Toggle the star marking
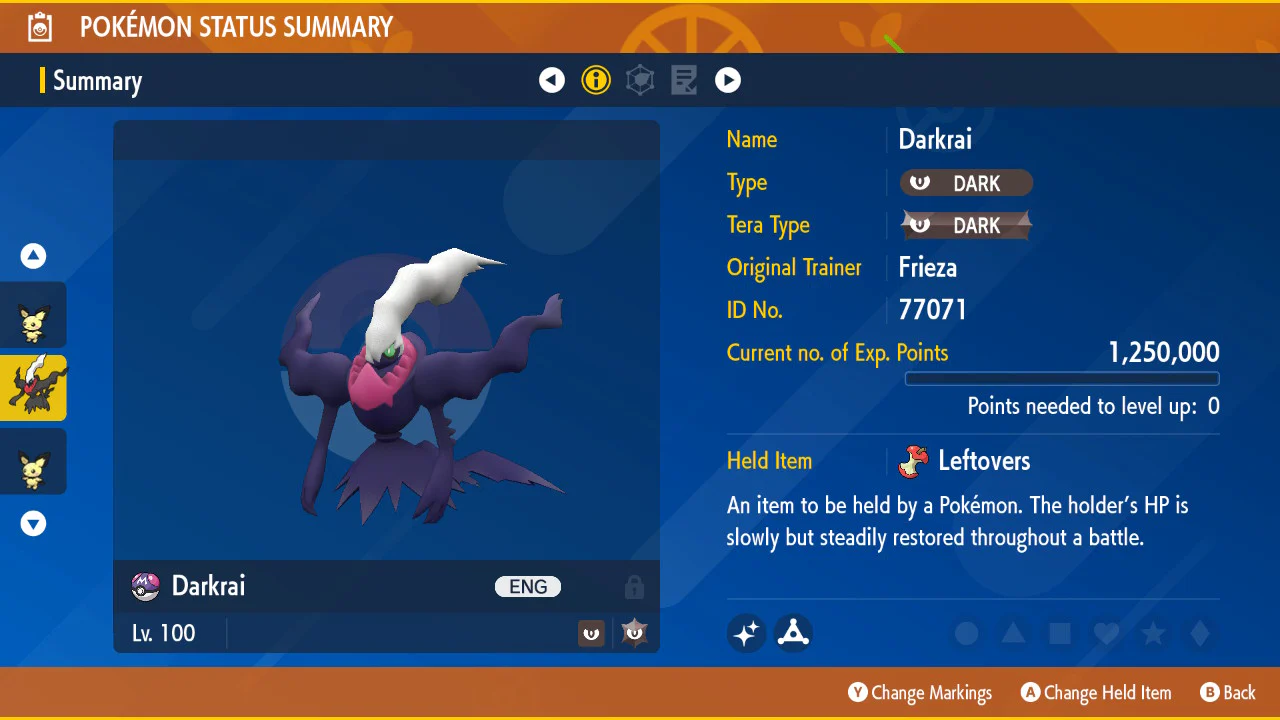1280x720 pixels. click(1153, 633)
